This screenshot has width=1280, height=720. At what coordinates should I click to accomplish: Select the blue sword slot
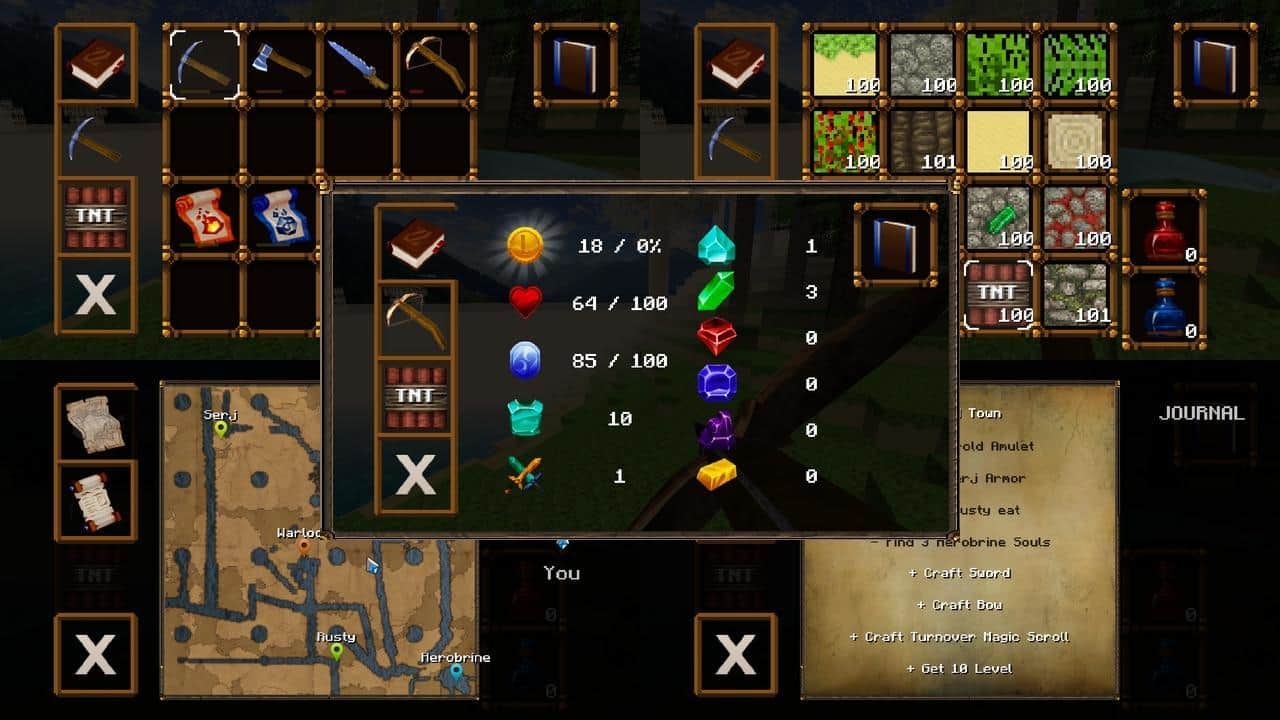pyautogui.click(x=359, y=64)
